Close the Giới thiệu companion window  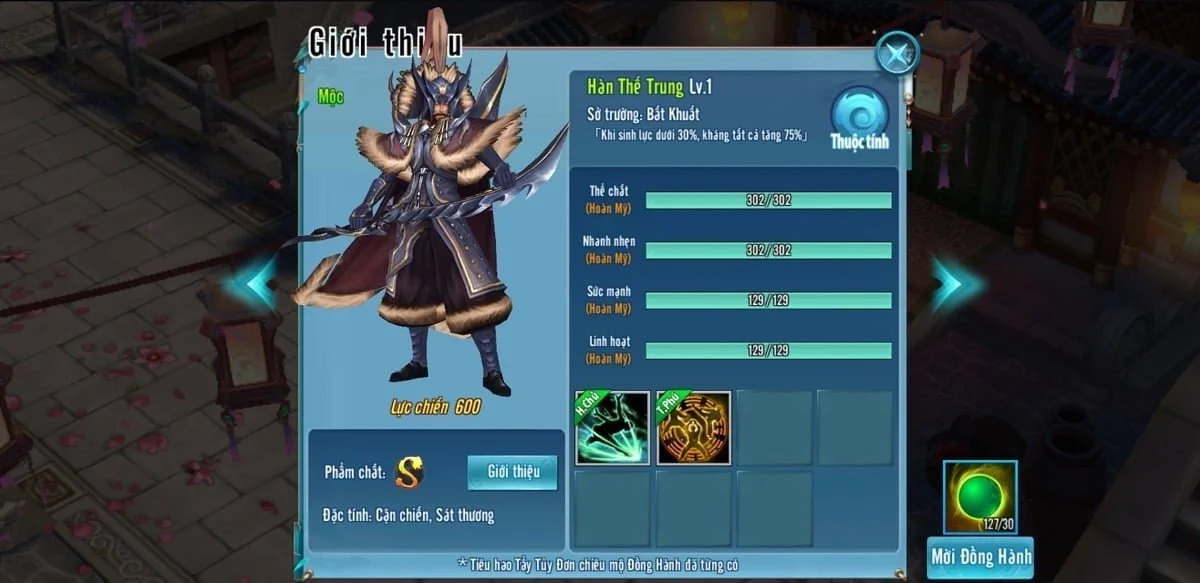(896, 52)
